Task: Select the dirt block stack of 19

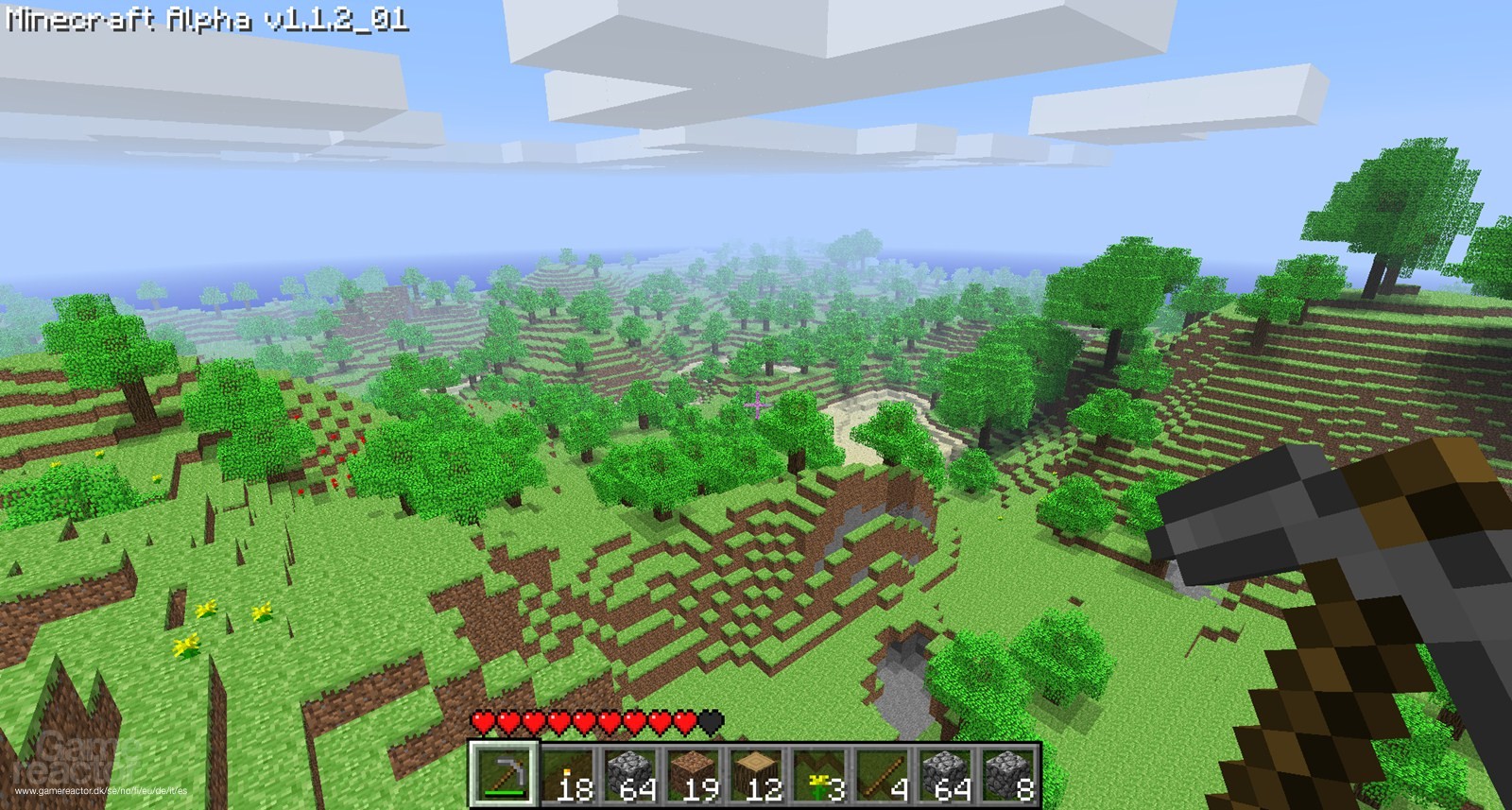Action: 694,773
